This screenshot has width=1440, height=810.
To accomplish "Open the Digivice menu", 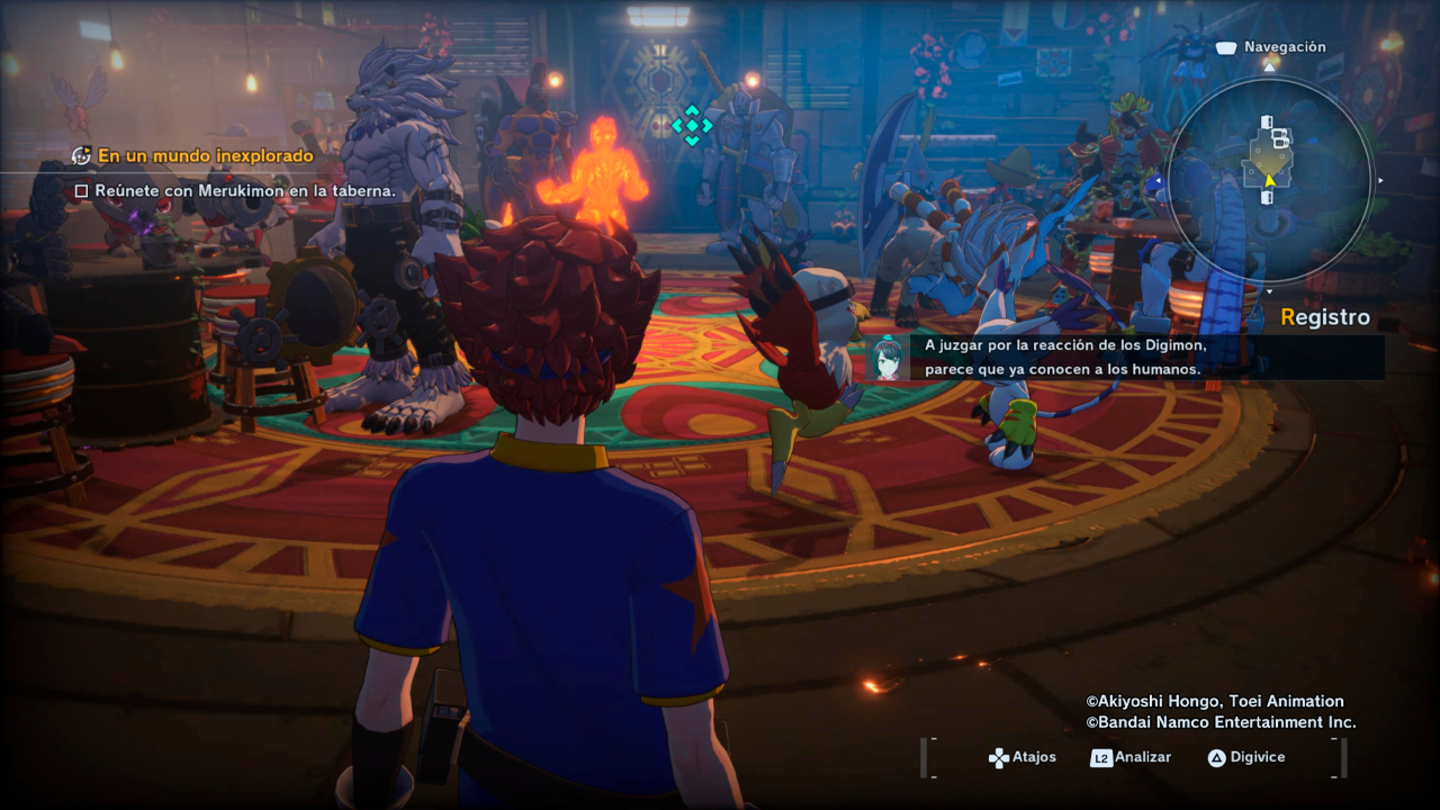I will click(x=1246, y=757).
